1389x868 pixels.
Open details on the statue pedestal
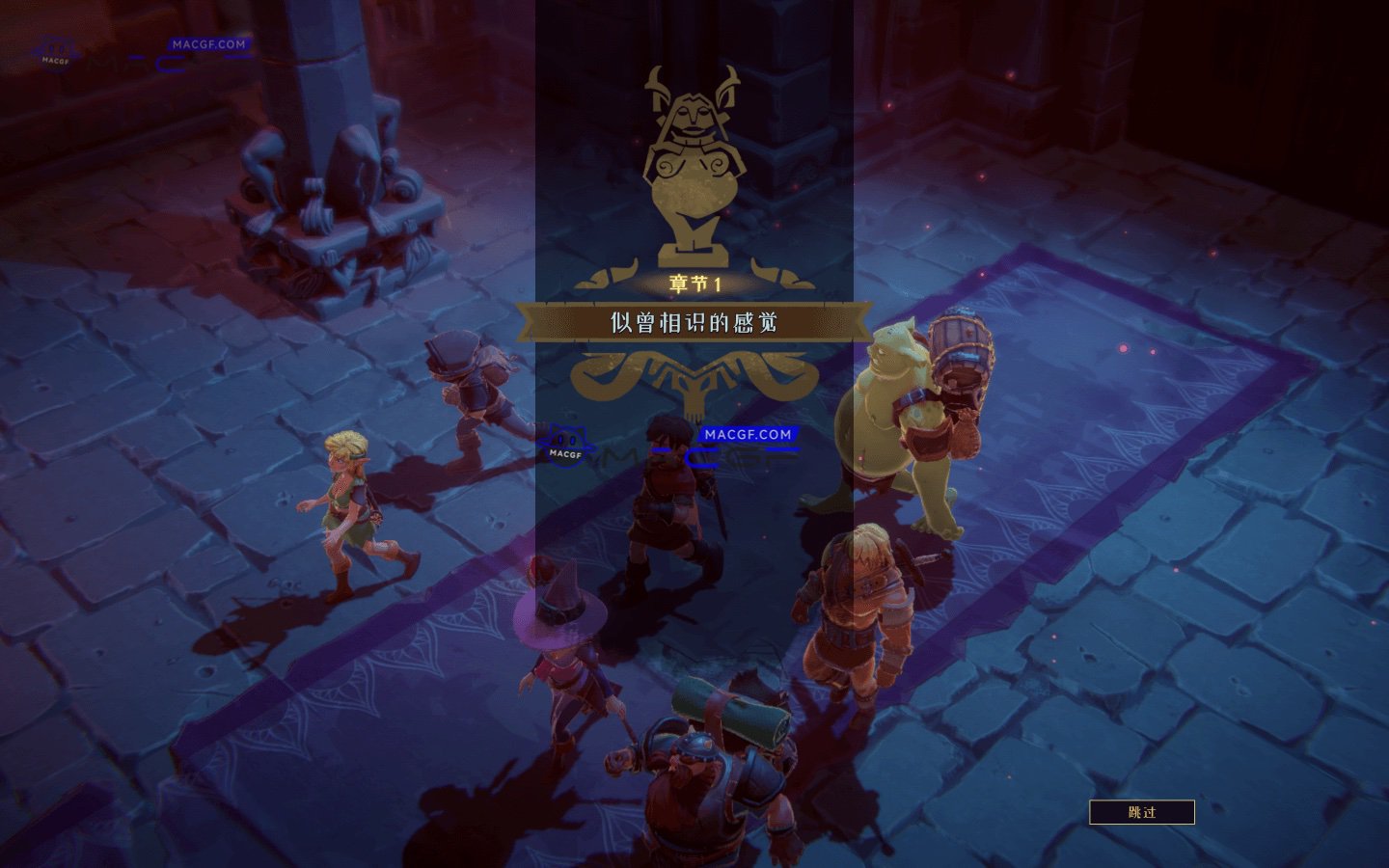coord(693,256)
